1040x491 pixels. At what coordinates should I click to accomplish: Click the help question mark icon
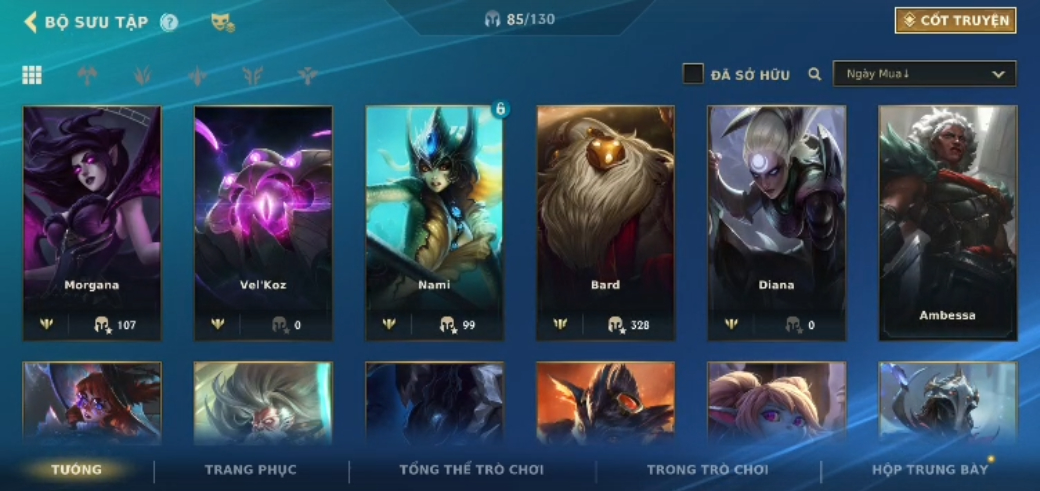pos(169,22)
